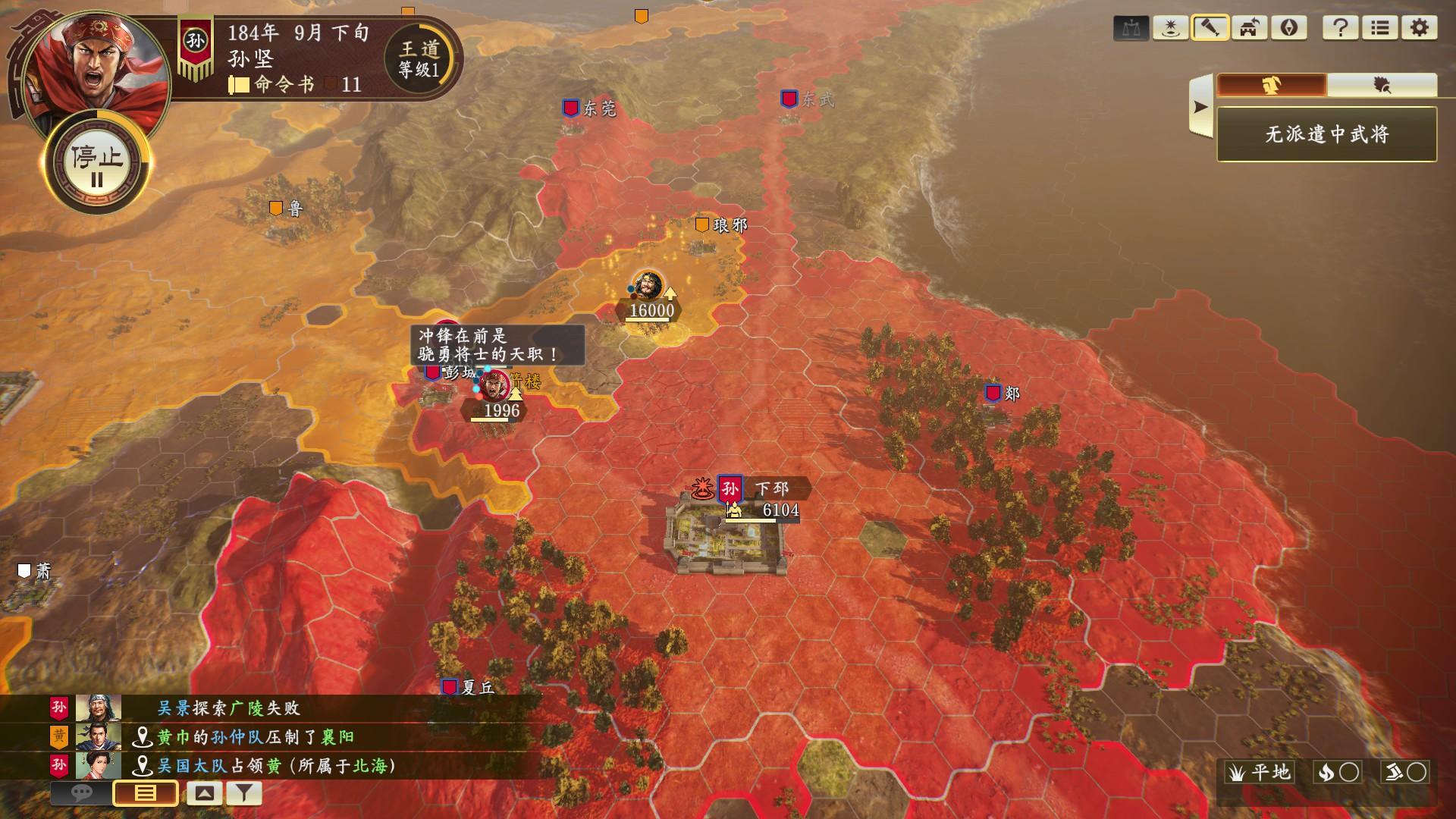Toggle the fire status indicator at bottom right
This screenshot has width=1456, height=819.
click(1338, 772)
